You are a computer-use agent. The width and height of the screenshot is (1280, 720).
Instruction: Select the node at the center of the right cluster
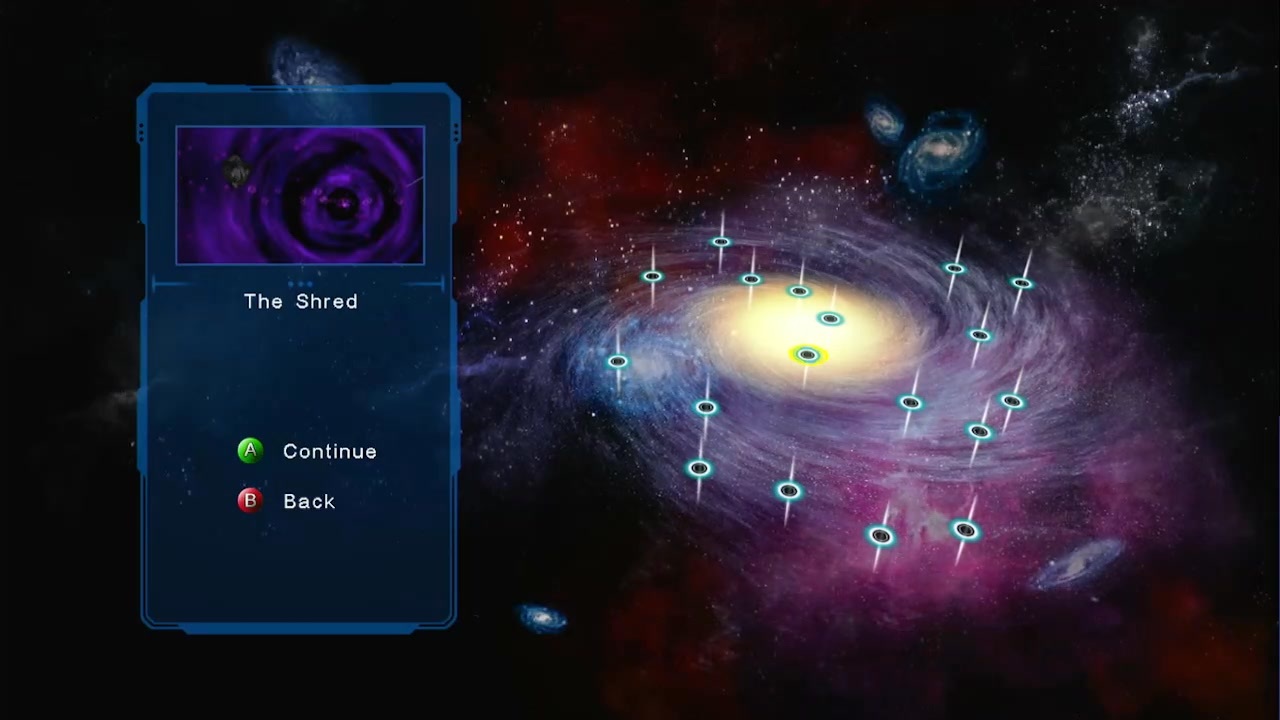(x=980, y=335)
